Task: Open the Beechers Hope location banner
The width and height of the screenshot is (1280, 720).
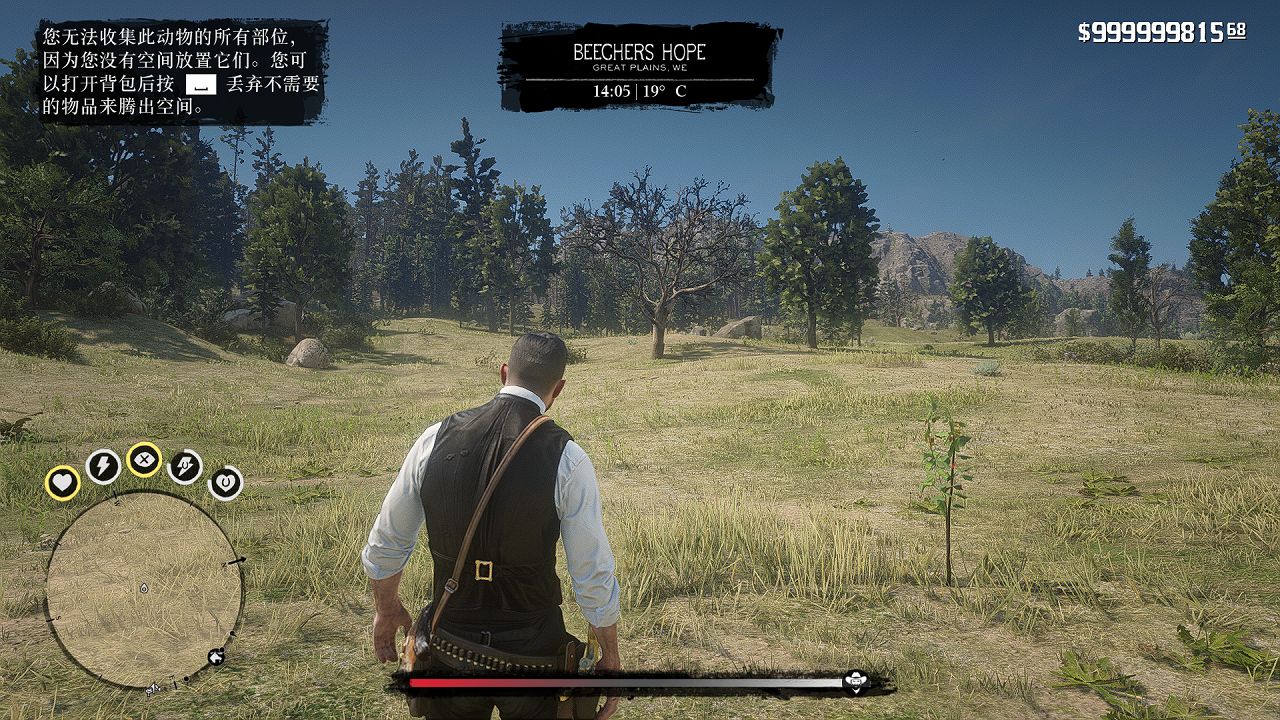Action: tap(639, 67)
